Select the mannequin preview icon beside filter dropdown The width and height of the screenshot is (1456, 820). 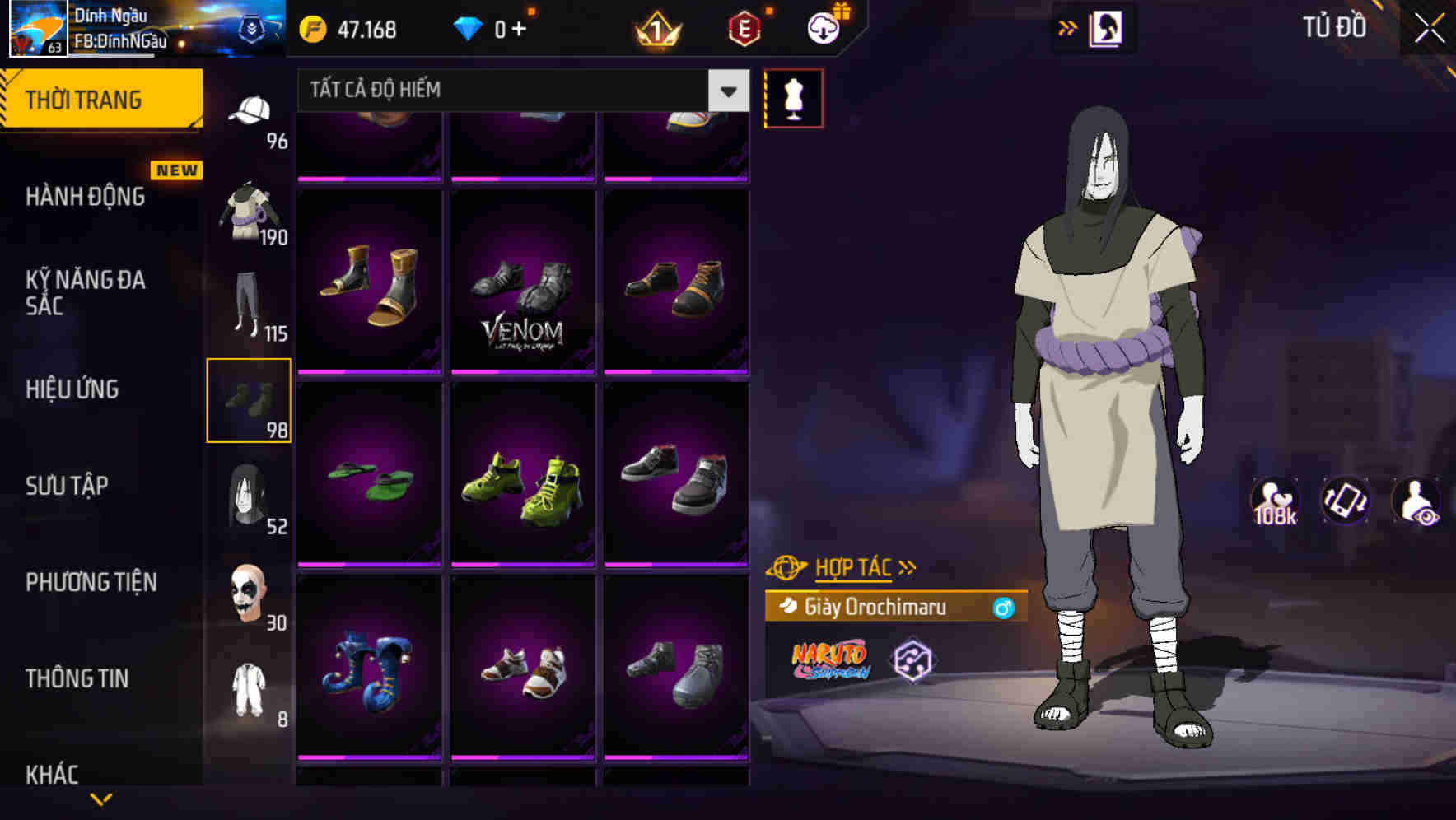pos(793,100)
